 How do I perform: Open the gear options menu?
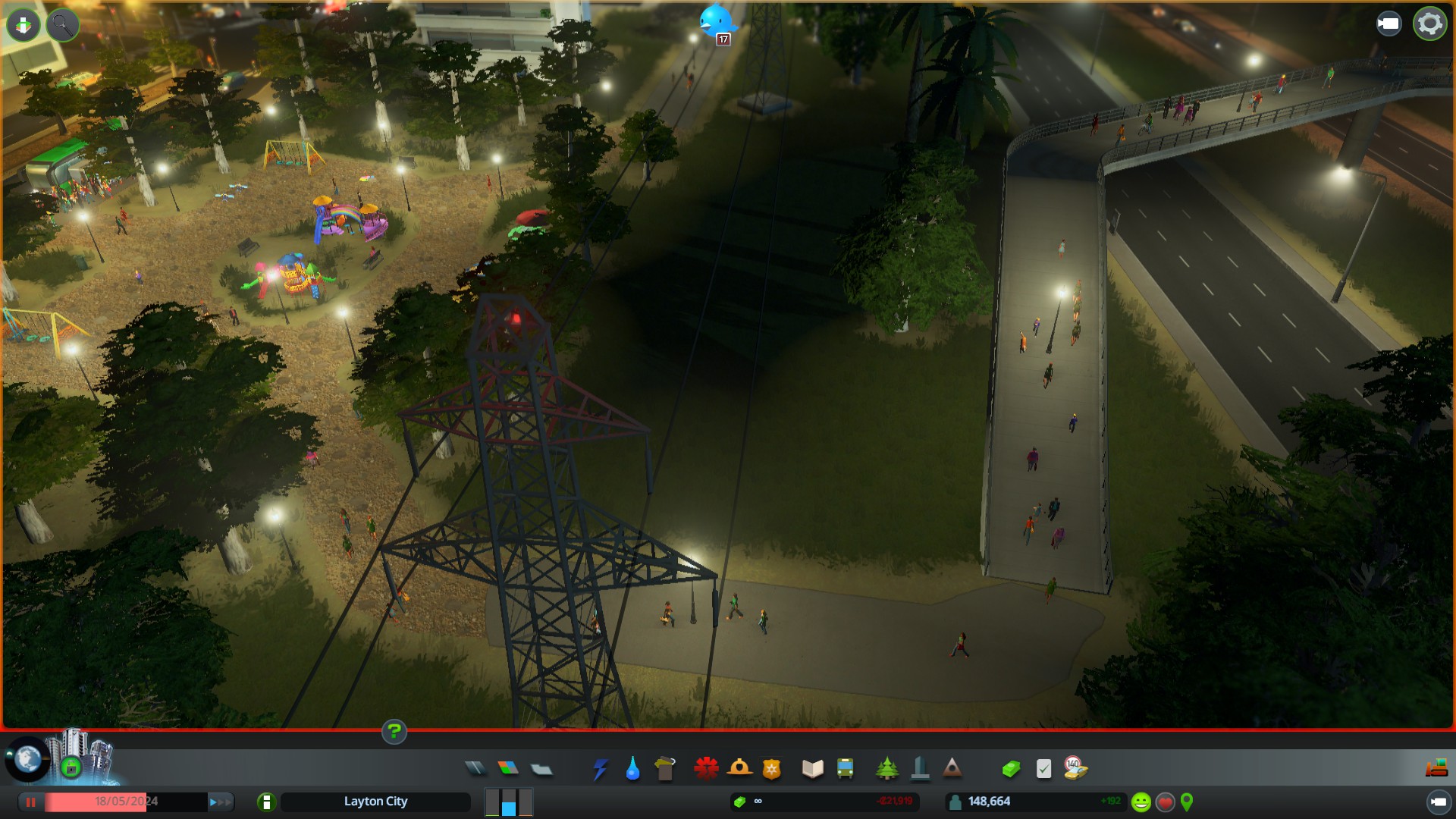(x=1429, y=24)
